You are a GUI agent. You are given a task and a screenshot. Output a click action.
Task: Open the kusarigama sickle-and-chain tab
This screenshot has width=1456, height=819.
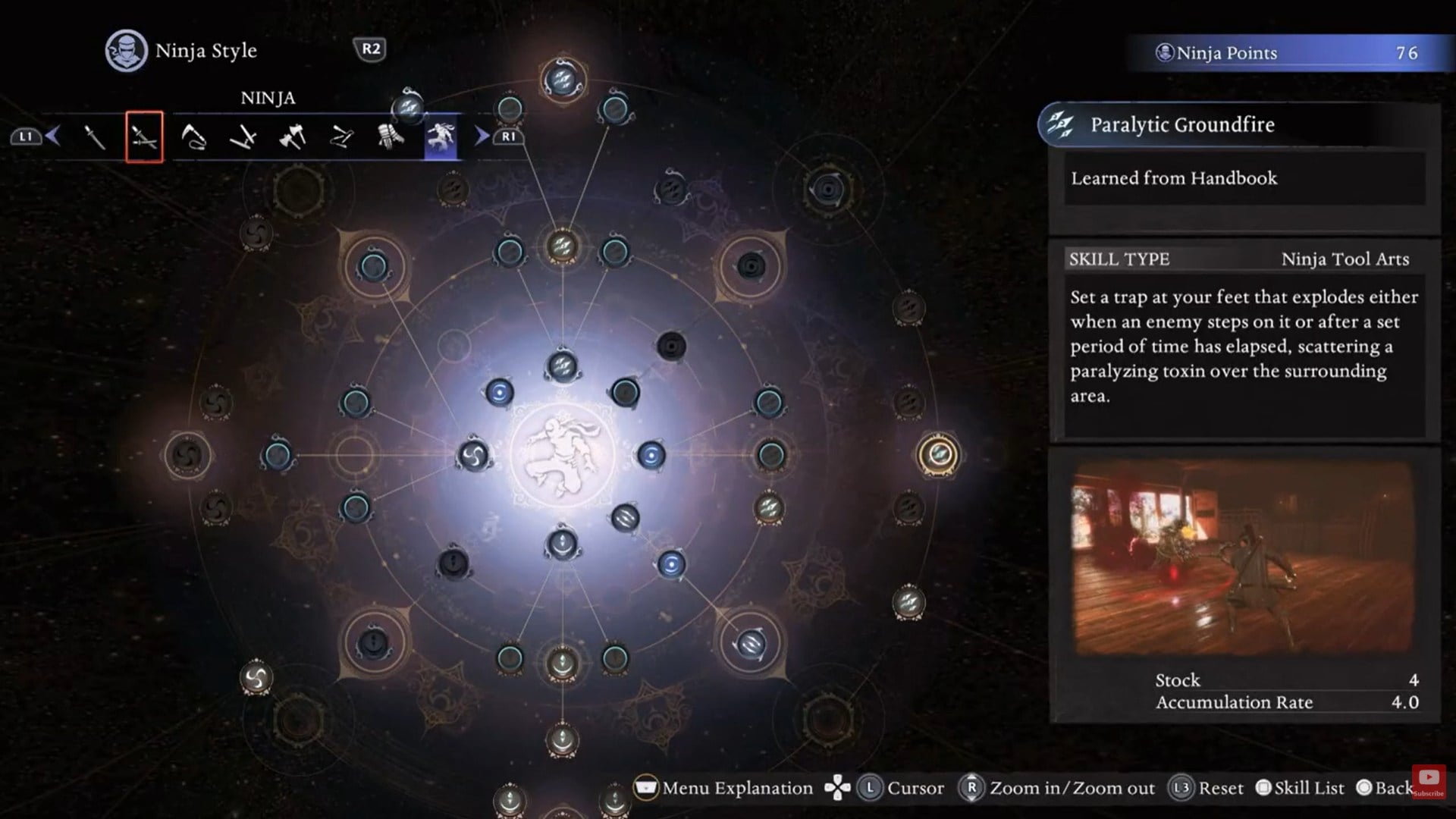(x=194, y=137)
